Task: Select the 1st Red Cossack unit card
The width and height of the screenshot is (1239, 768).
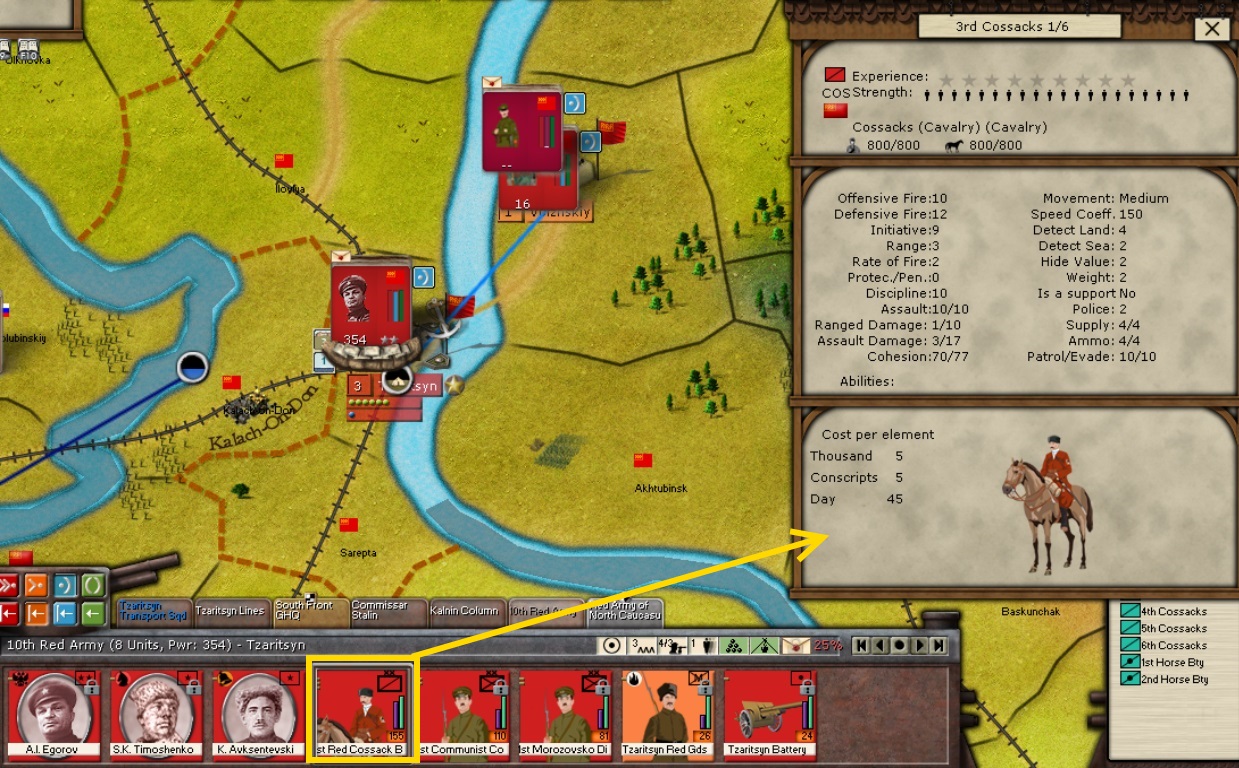Action: pos(361,711)
